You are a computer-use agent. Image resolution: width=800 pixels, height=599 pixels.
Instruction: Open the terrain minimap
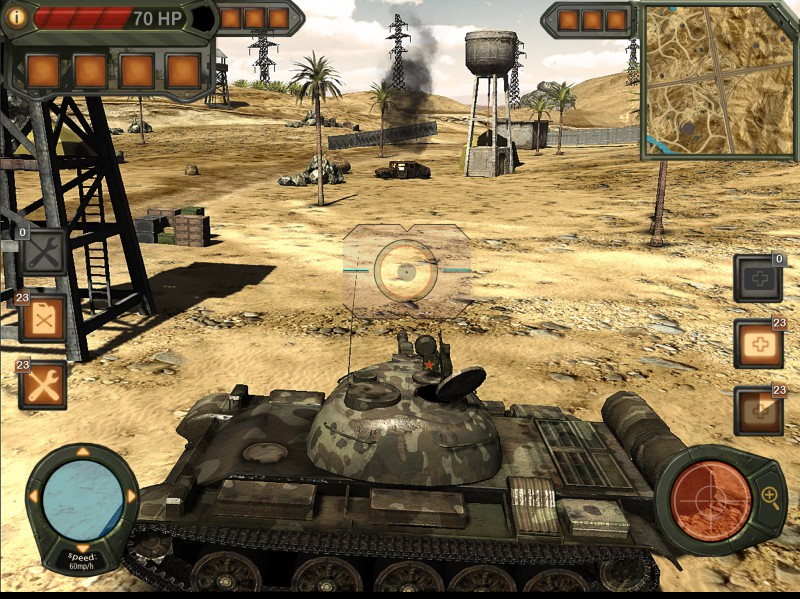click(718, 80)
